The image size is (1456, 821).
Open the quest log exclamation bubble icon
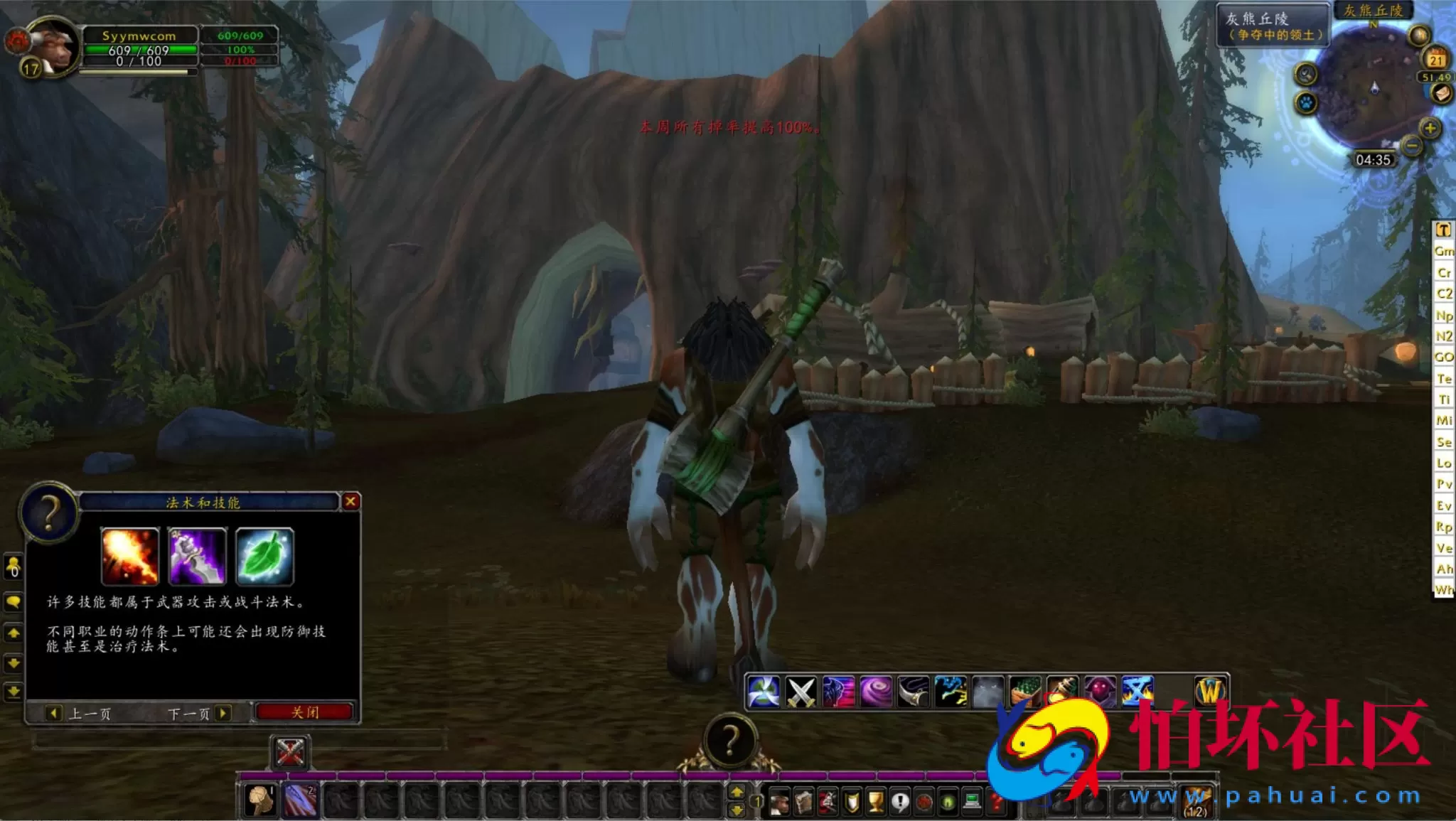tap(901, 802)
